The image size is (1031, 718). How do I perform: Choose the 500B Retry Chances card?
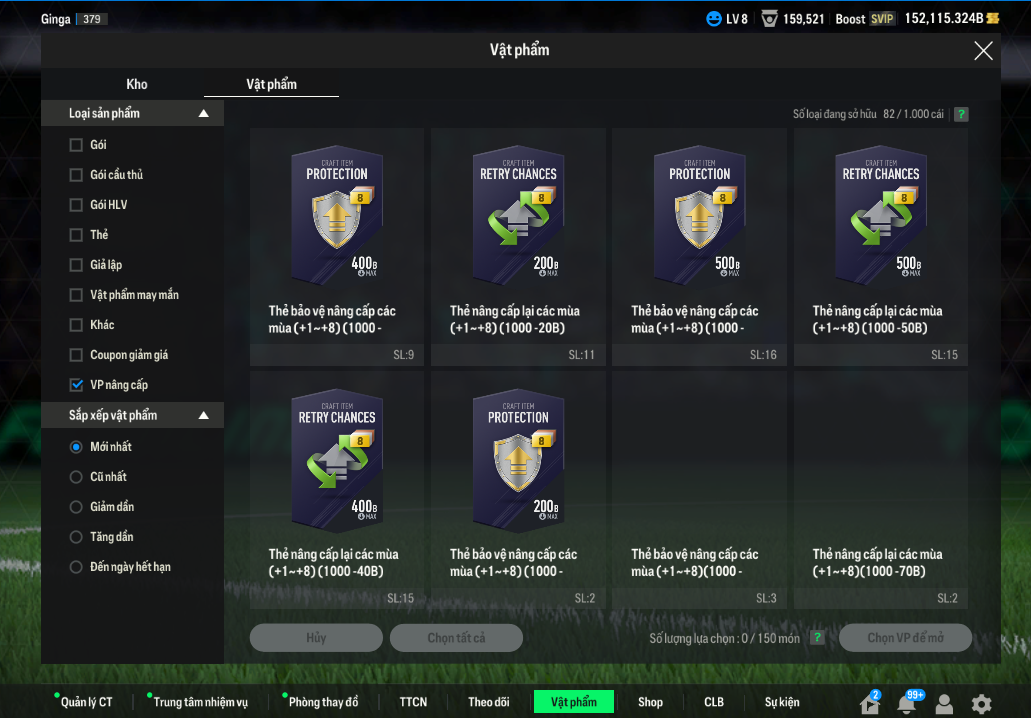[880, 215]
